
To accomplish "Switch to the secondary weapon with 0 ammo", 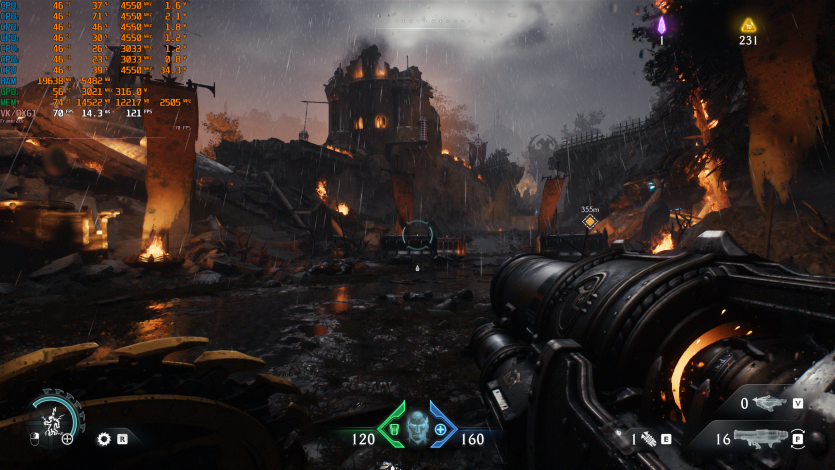I will pyautogui.click(x=768, y=403).
